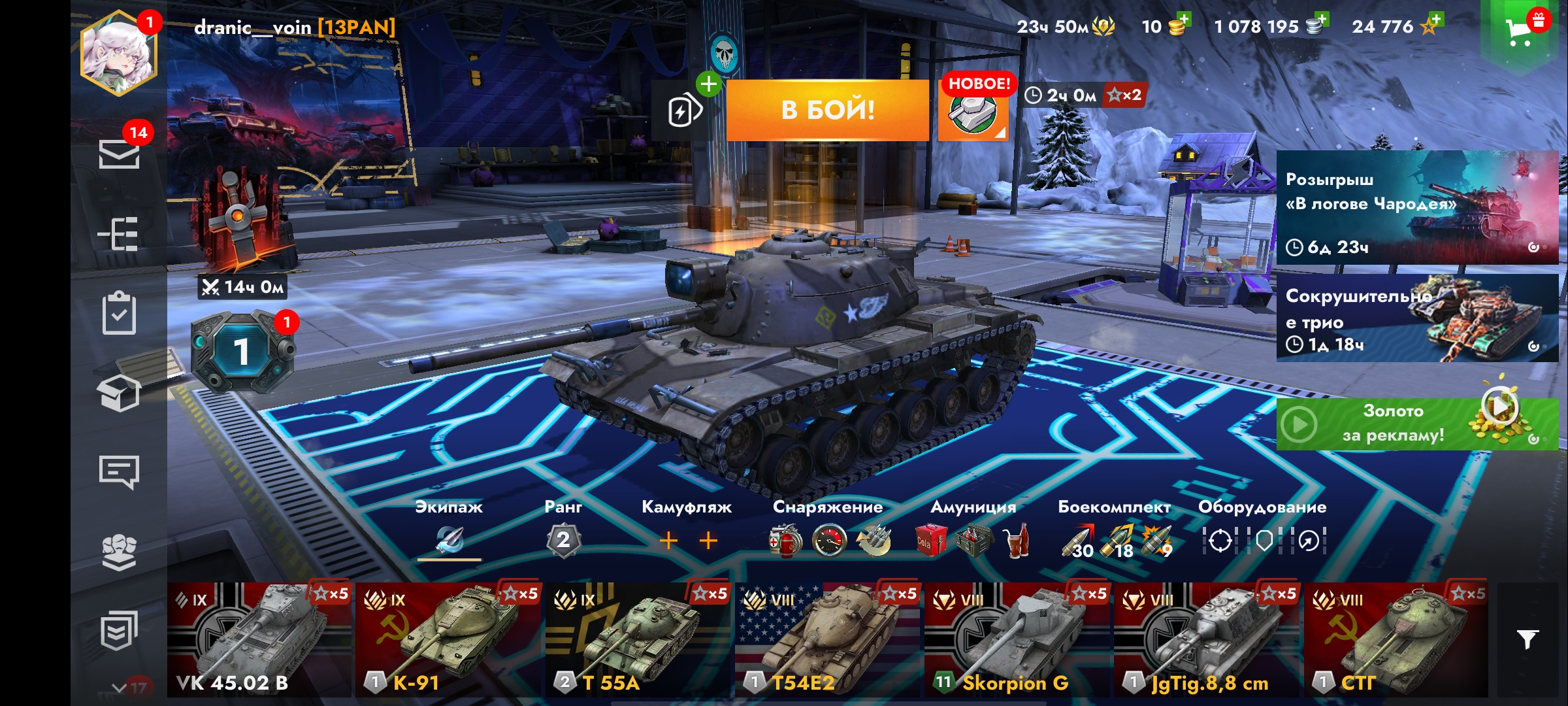Select the K-91 tank in carousel
This screenshot has width=1568, height=706.
click(x=449, y=640)
